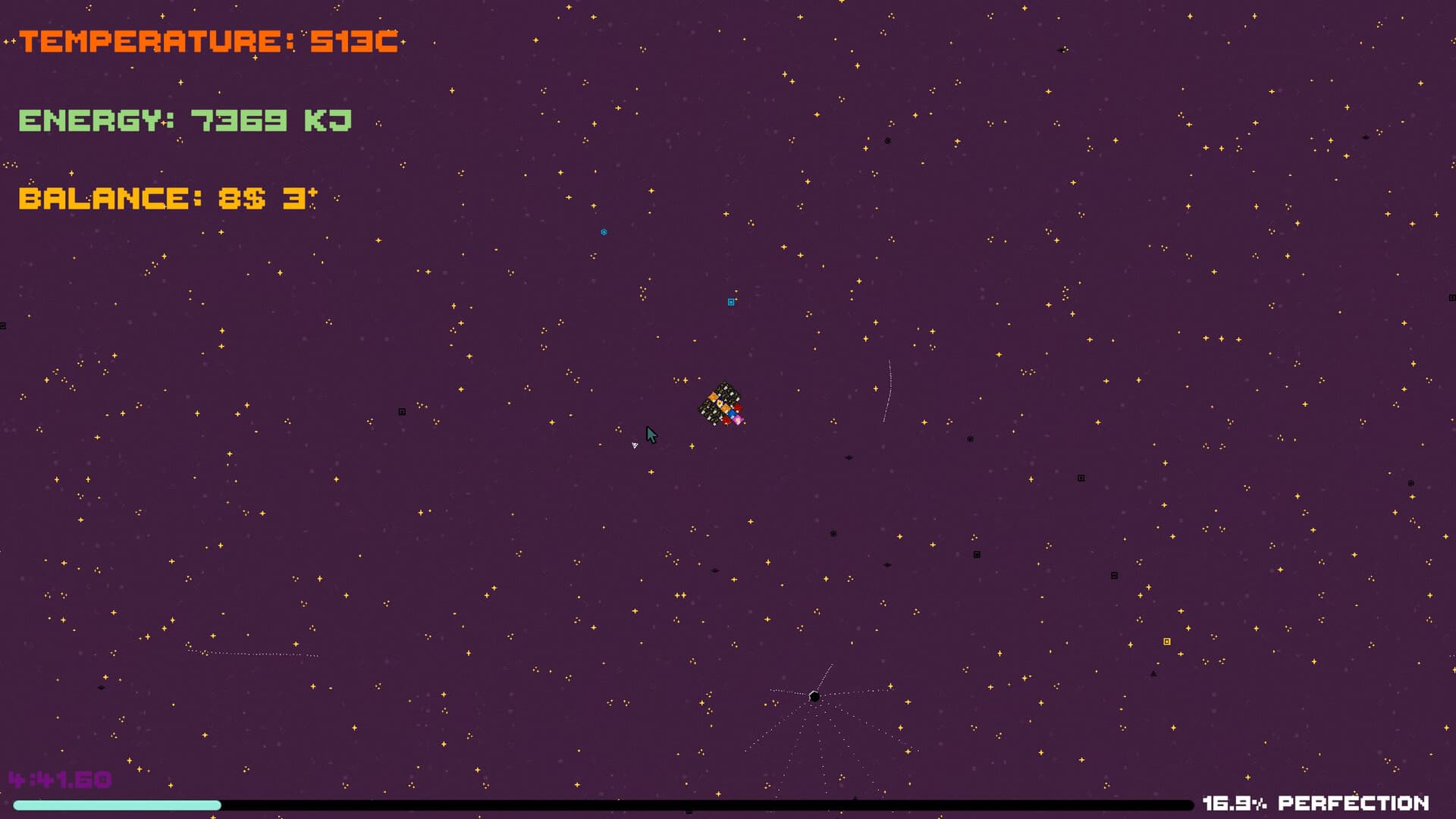Click the TEMPERATURE: 513C readout
Viewport: 1456px width, 819px height.
(x=209, y=42)
